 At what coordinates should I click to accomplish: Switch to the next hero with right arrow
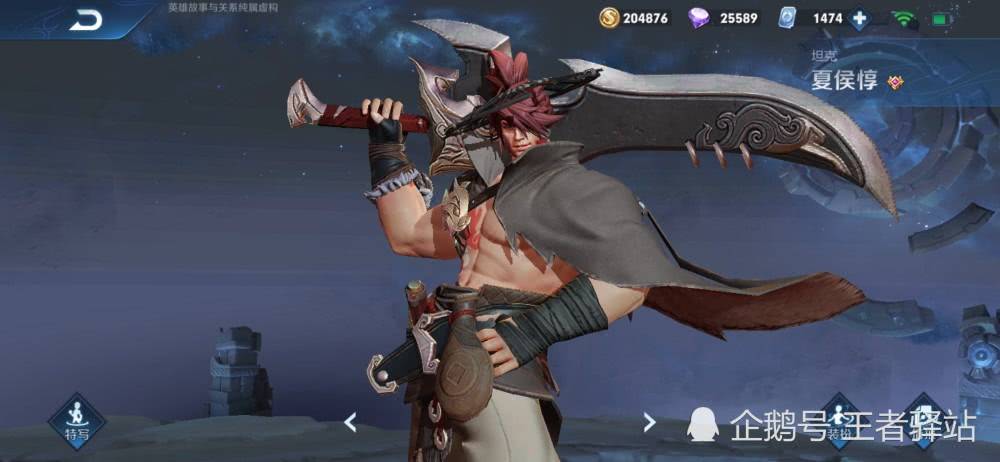(649, 422)
